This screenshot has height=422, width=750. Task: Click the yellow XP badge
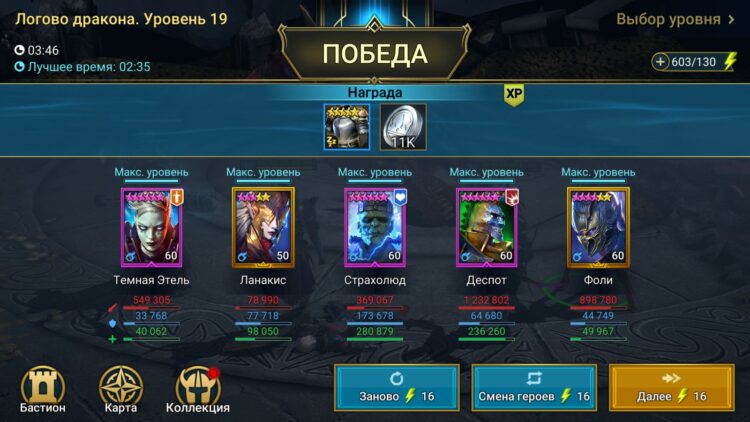514,94
